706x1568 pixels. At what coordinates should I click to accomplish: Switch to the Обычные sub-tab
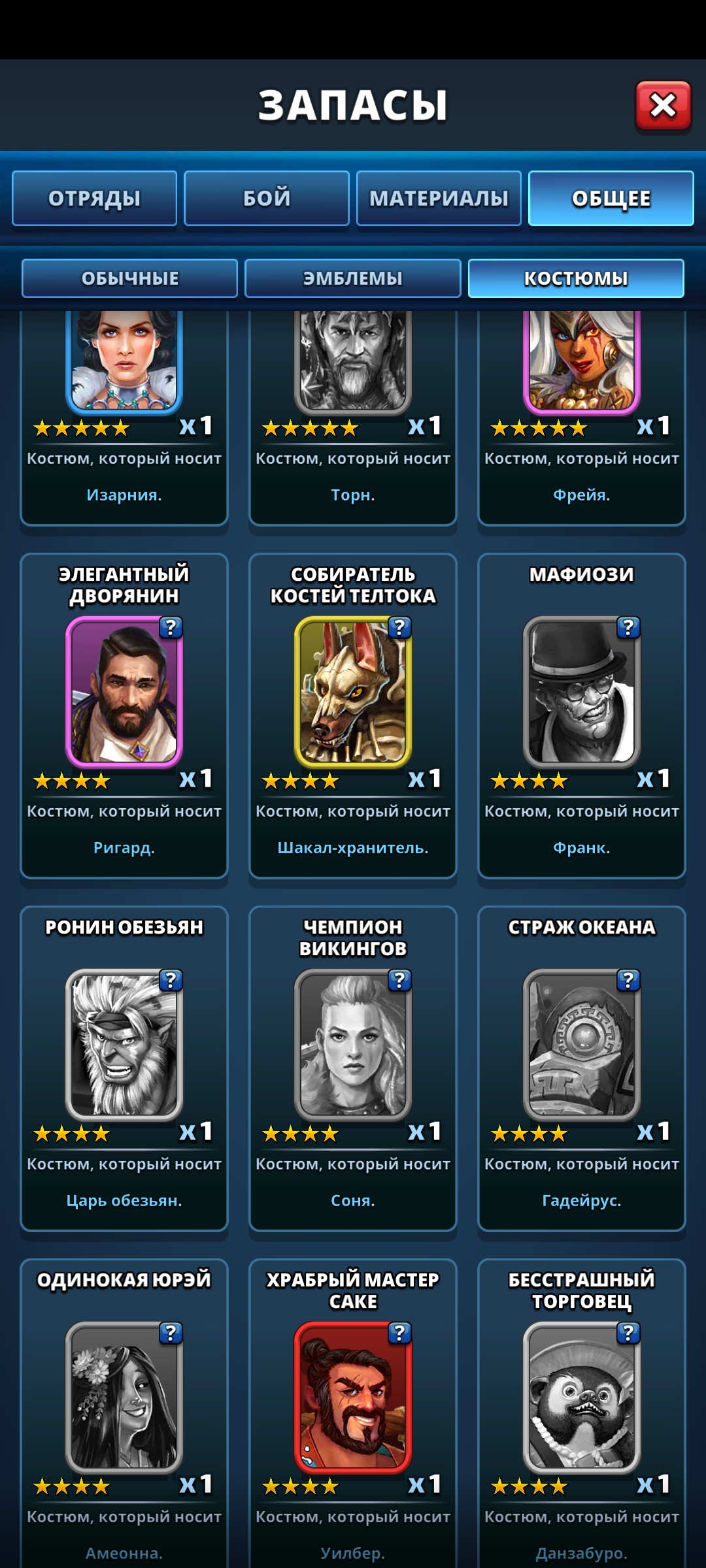[129, 278]
